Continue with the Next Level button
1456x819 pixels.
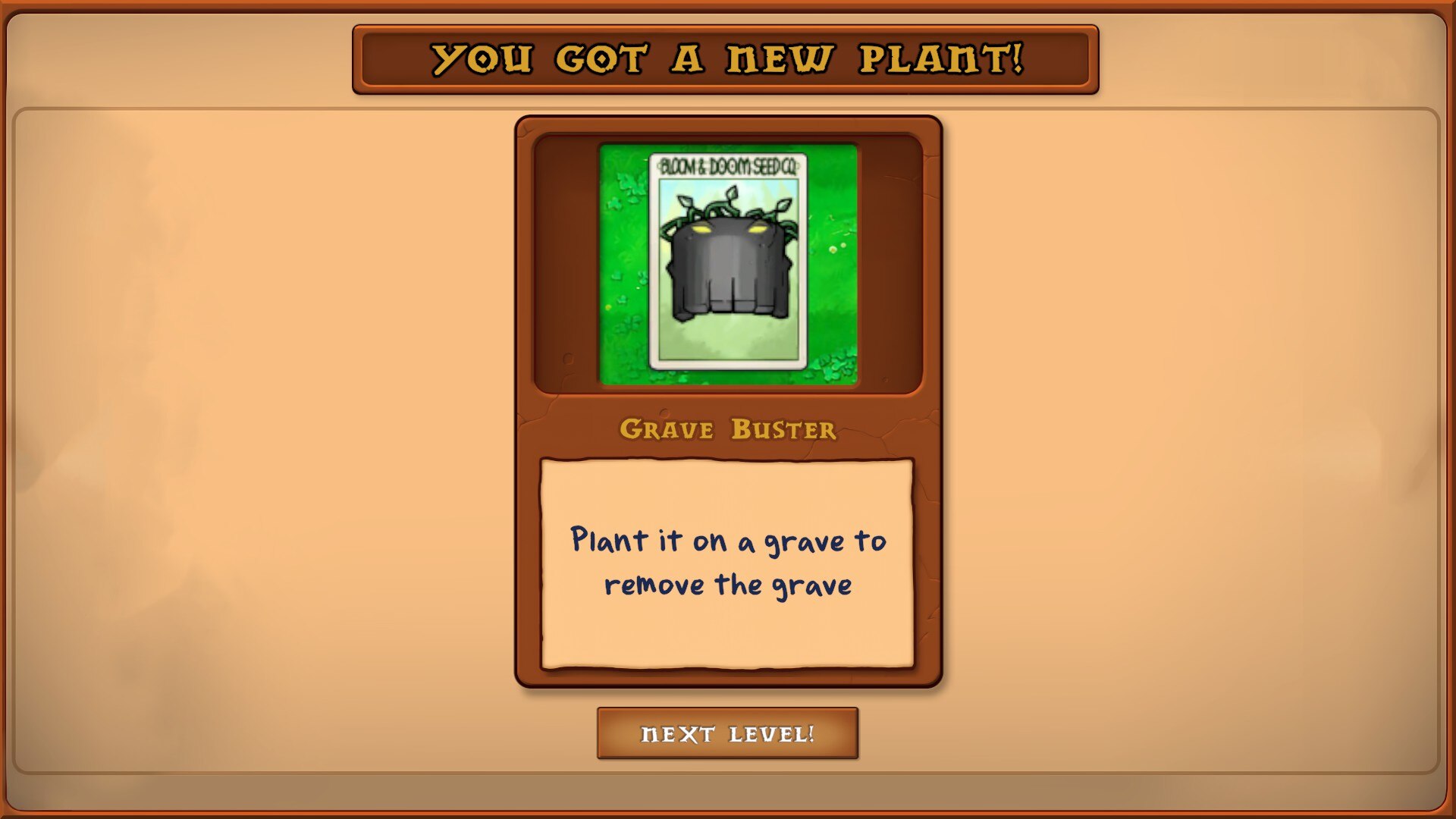727,733
